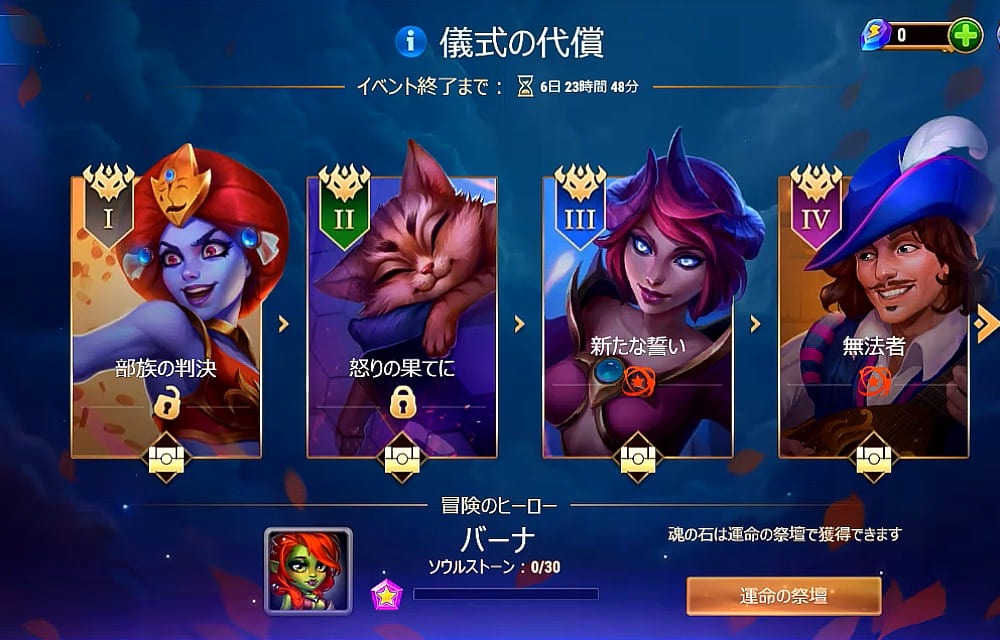Show the chest reward under chapter I
The width and height of the screenshot is (1000, 640).
pos(166,458)
